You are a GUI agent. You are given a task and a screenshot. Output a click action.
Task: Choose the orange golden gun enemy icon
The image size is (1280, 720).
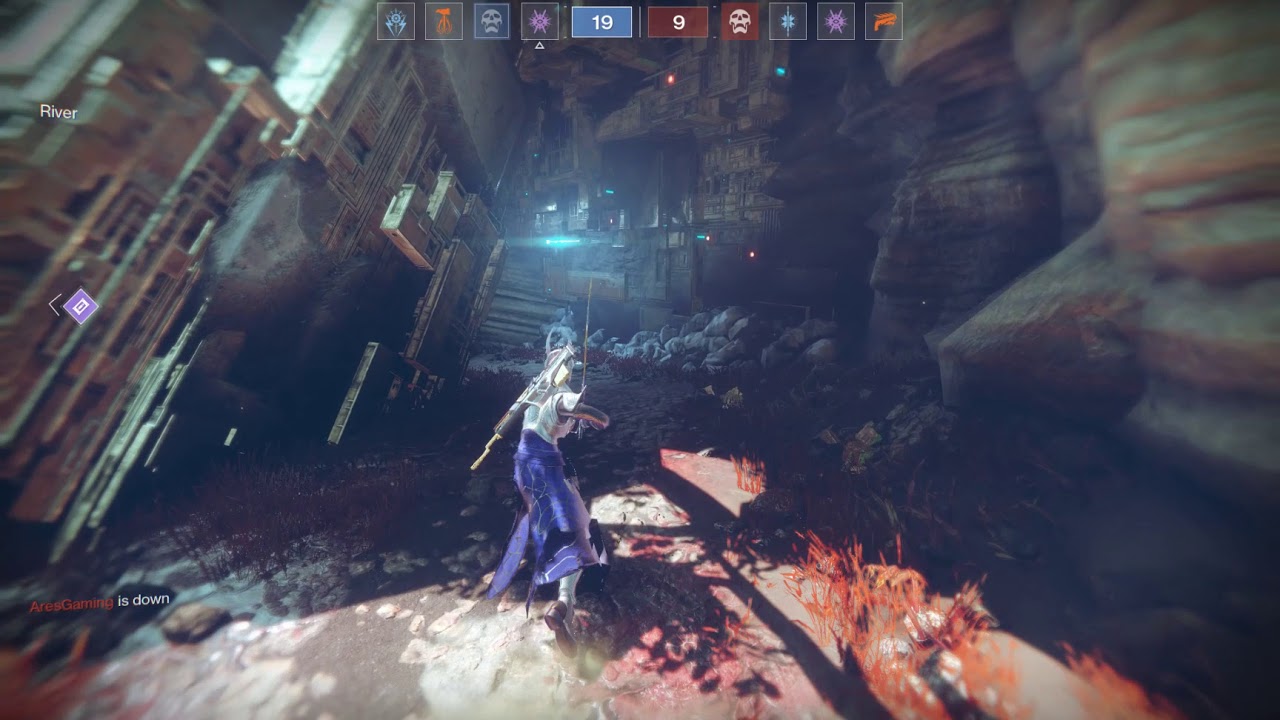(884, 22)
